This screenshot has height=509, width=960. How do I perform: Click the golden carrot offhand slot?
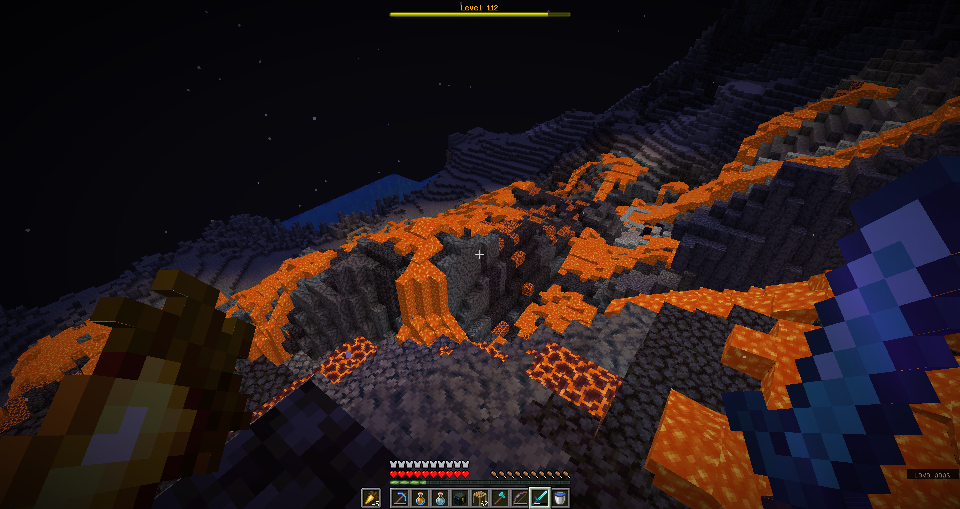(371, 497)
